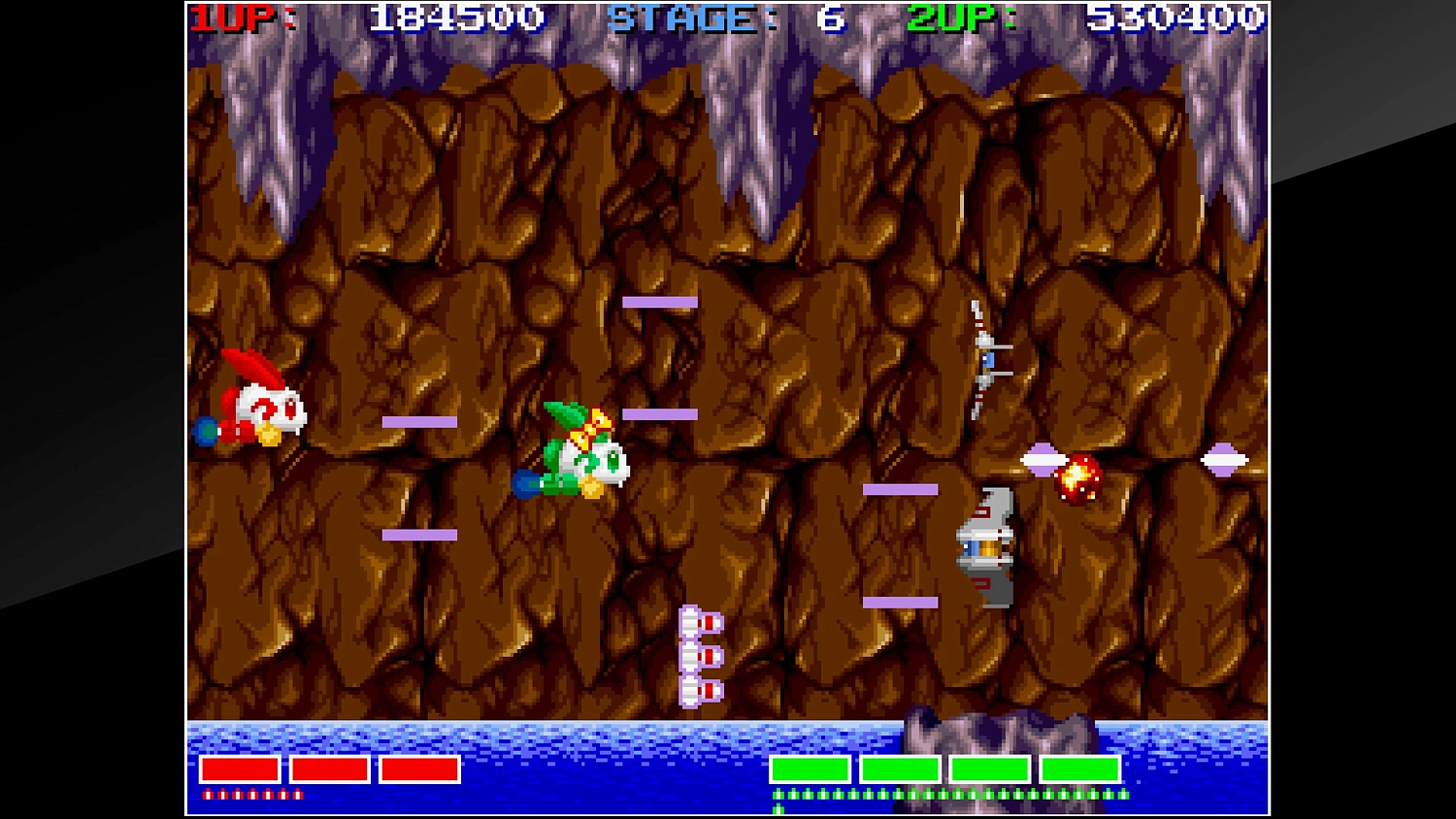
Task: Select the triple bullet cluster near the bottom
Action: [x=701, y=655]
